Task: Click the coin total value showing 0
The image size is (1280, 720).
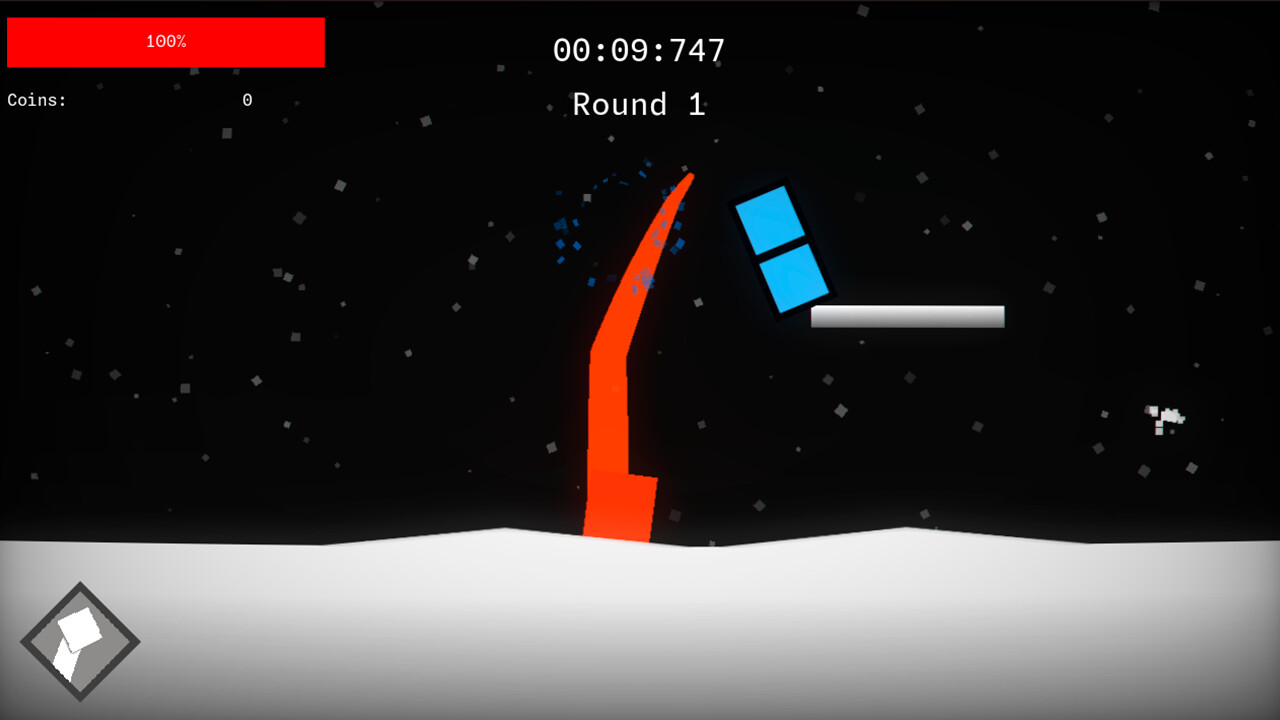Action: [x=247, y=100]
